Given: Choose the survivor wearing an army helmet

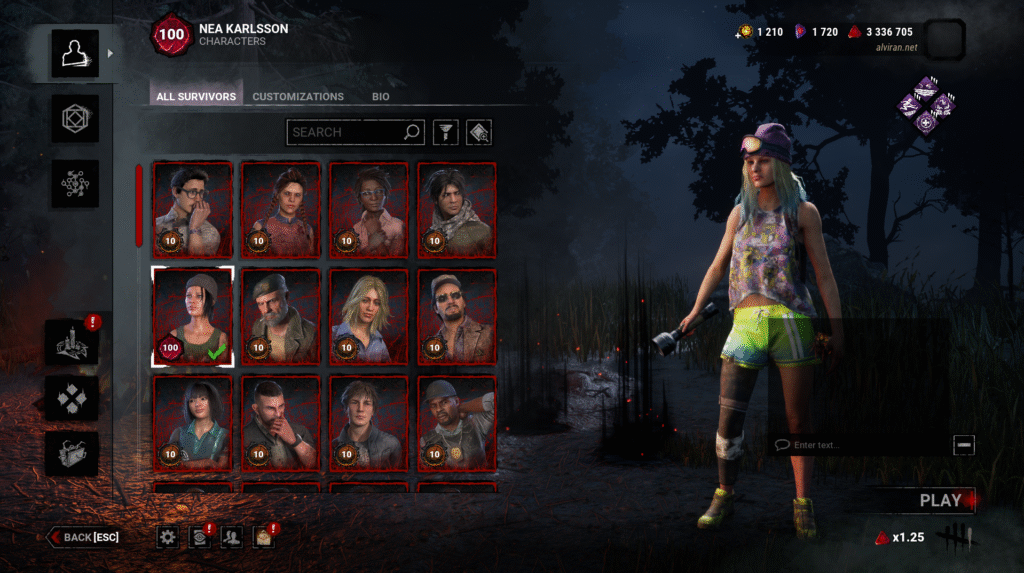Looking at the screenshot, I should [456, 421].
